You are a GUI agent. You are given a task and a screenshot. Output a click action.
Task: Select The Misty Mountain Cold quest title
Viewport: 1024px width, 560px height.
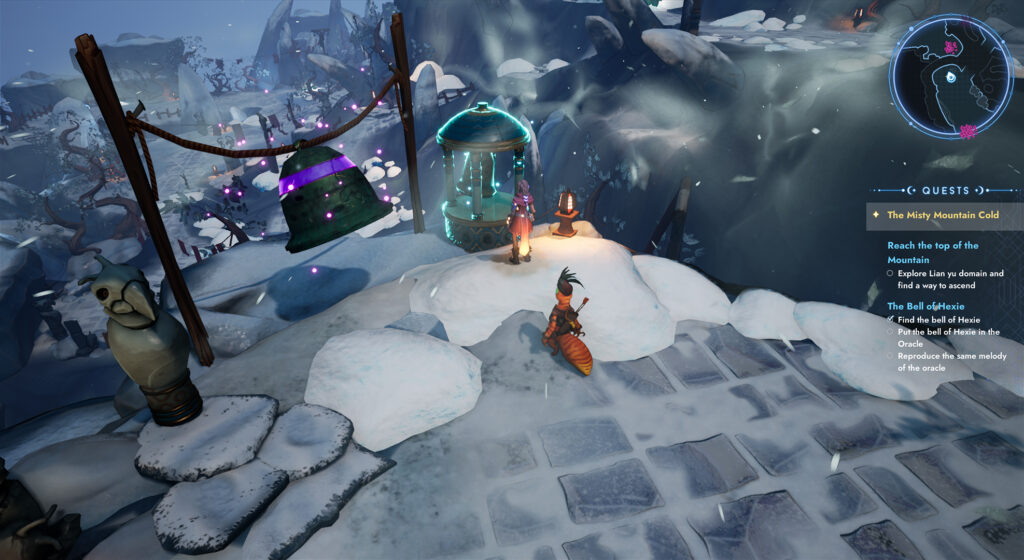[943, 215]
